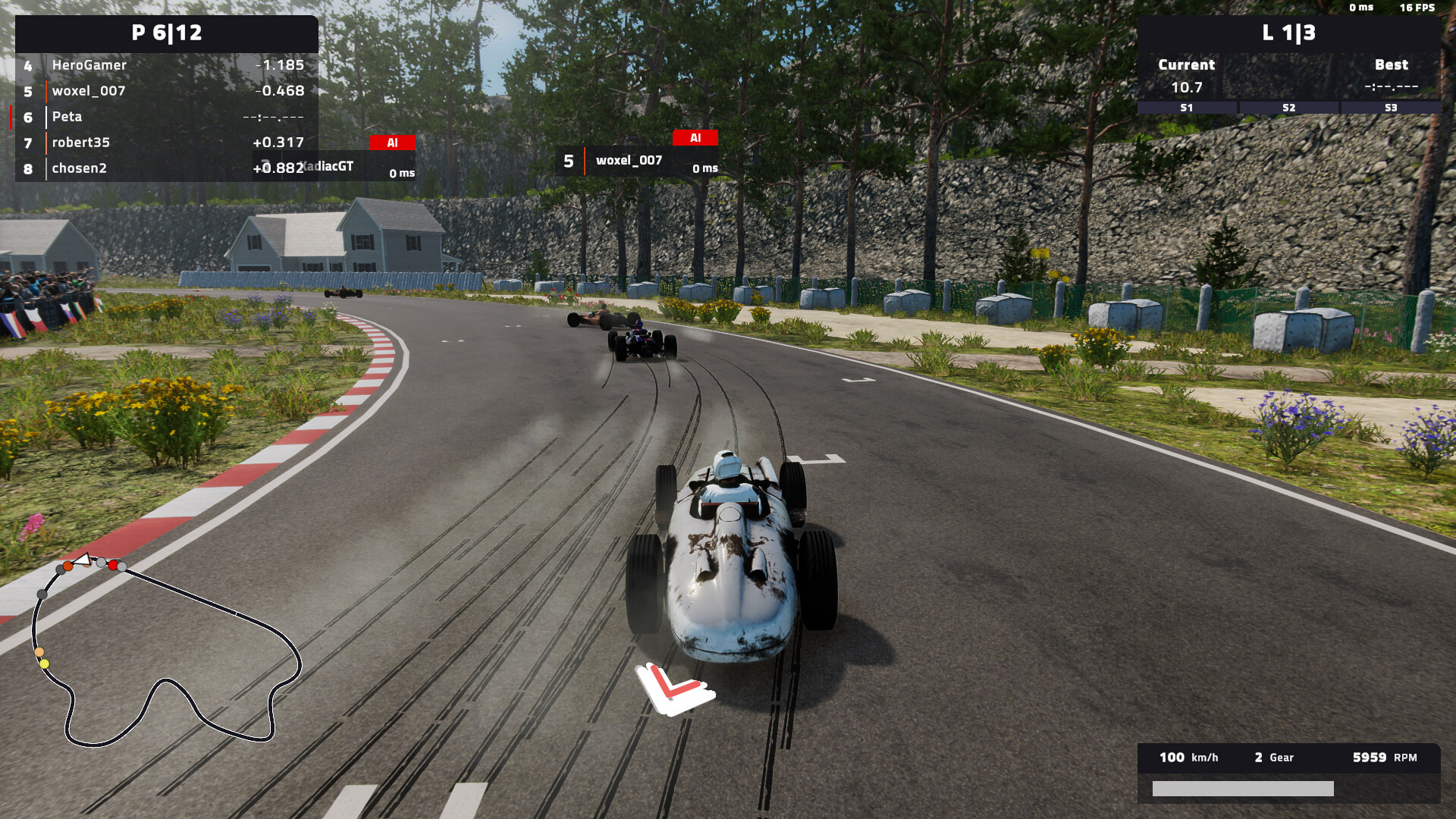Viewport: 1456px width, 819px height.
Task: Select the 16 FPS counter indicator
Action: (x=1419, y=8)
